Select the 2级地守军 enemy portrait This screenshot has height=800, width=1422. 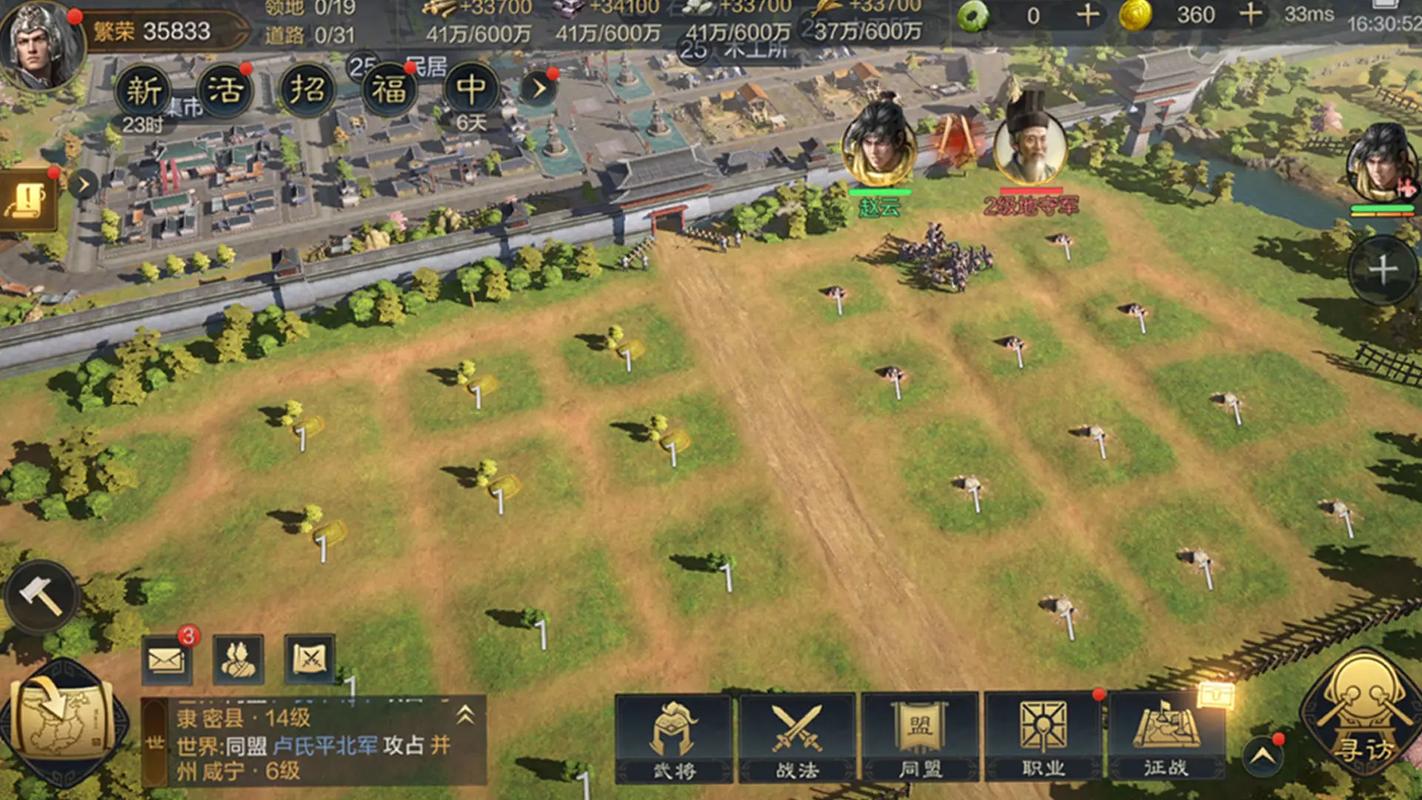[x=1030, y=146]
